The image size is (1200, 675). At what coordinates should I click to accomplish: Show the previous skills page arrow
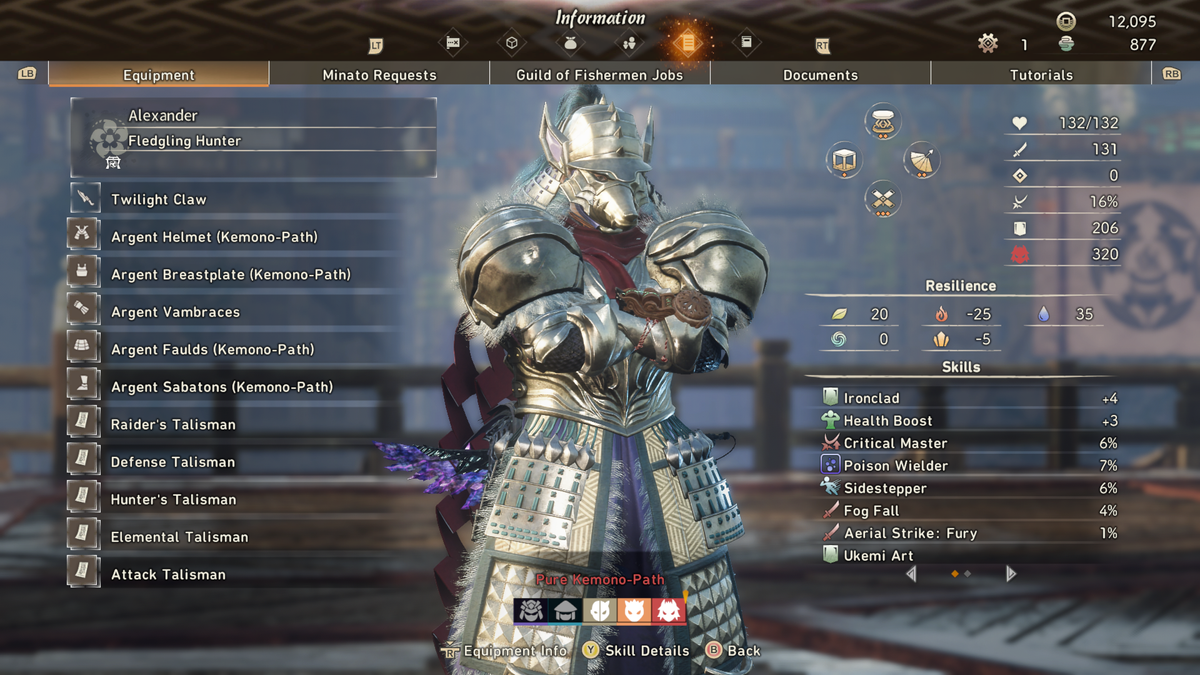click(911, 574)
